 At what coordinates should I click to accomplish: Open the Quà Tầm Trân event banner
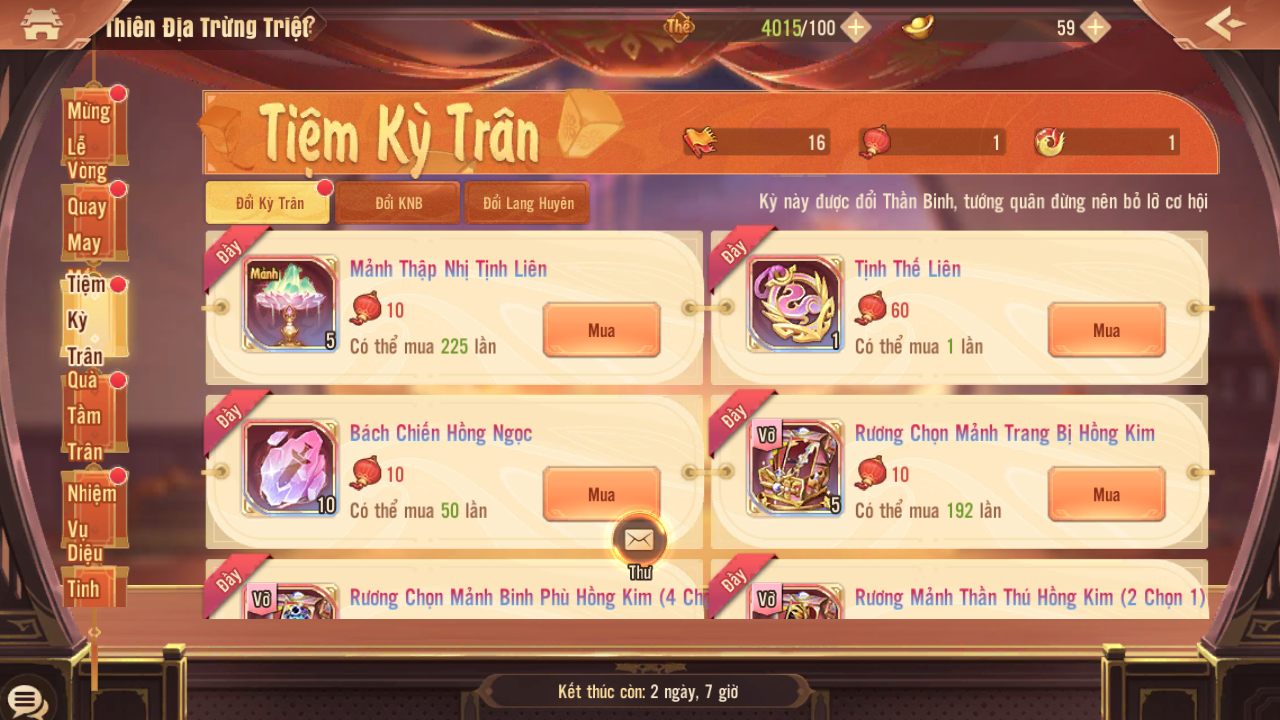(x=92, y=415)
